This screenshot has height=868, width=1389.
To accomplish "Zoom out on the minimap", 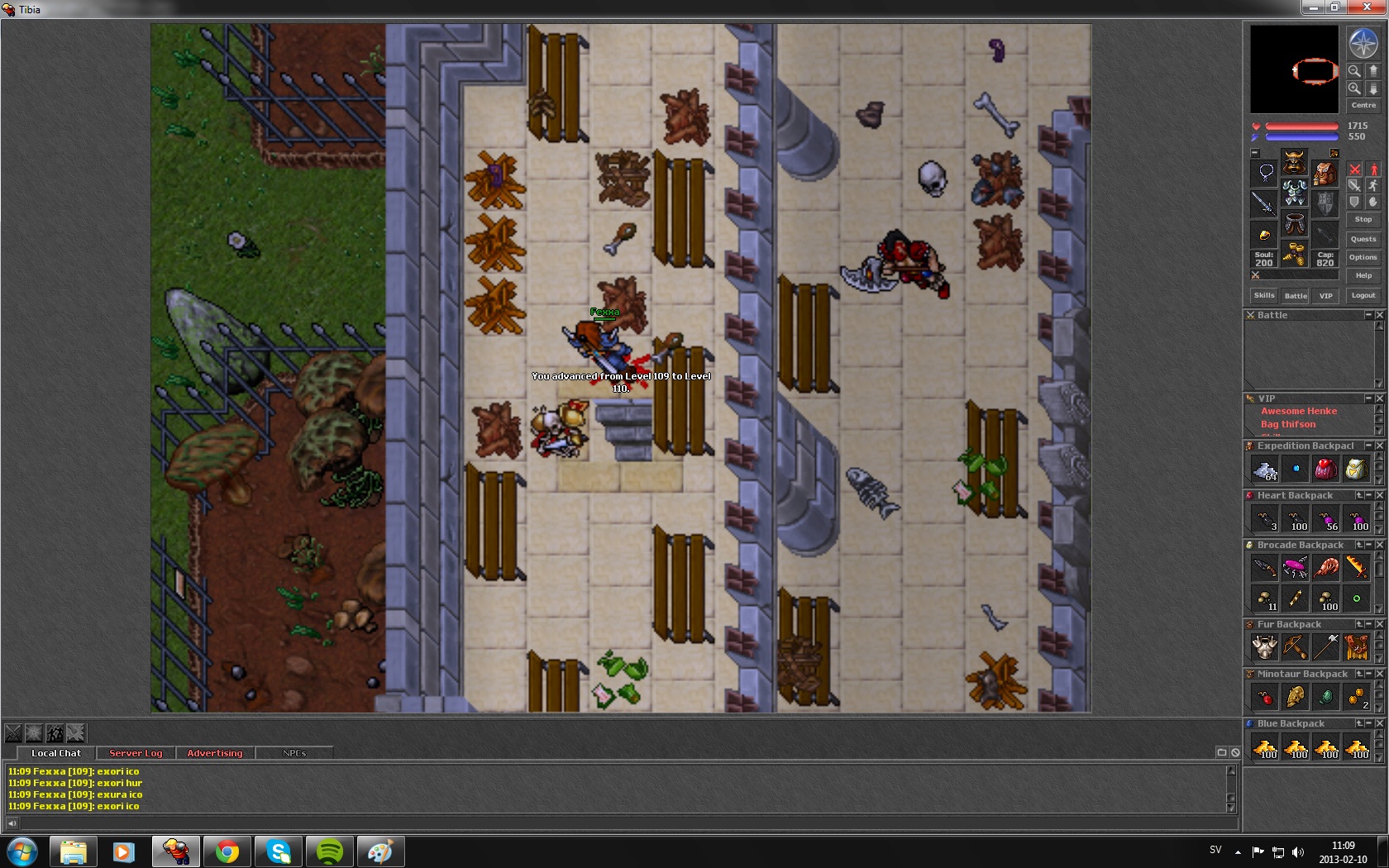I will 1354,71.
